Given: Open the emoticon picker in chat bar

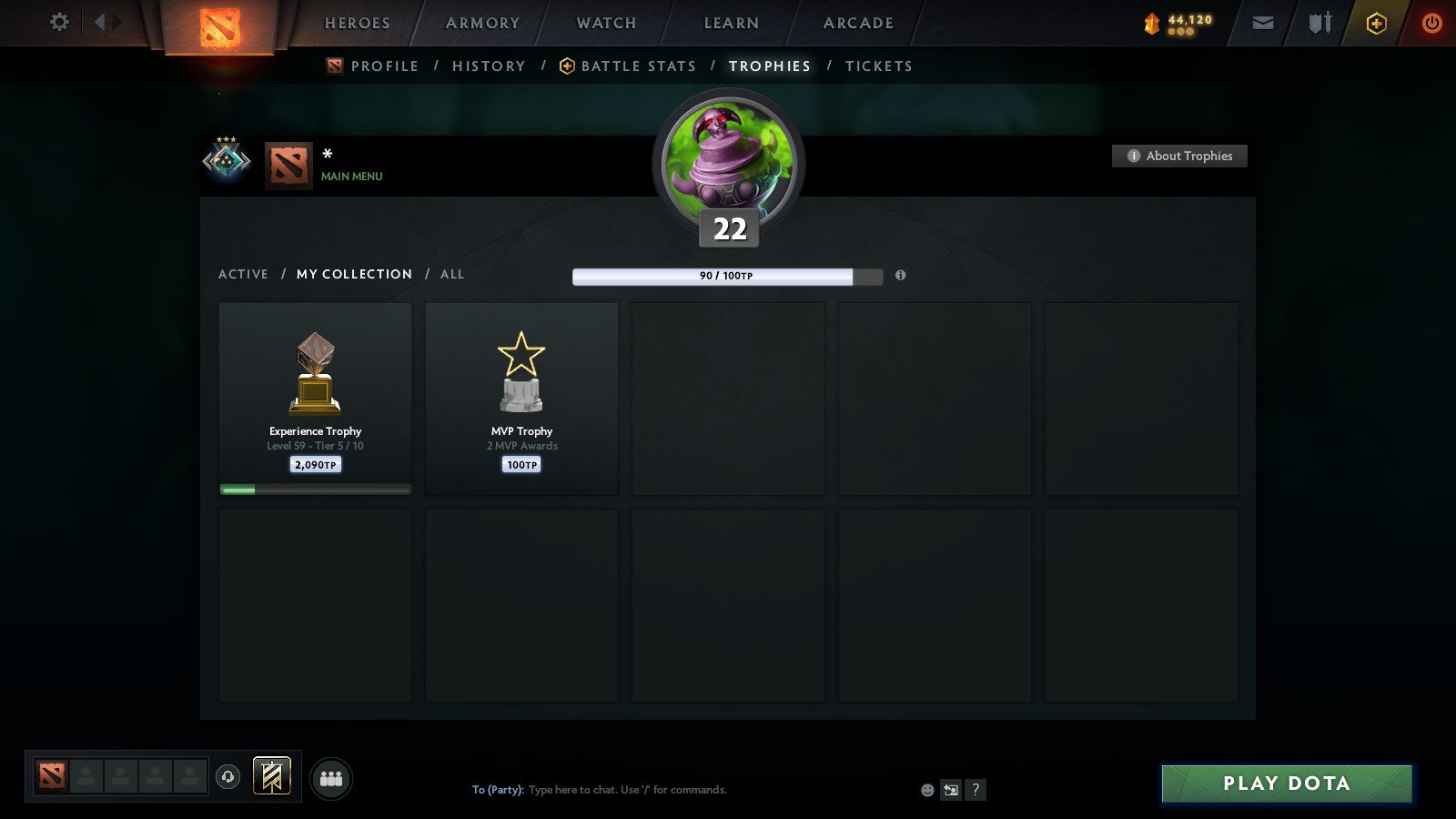Looking at the screenshot, I should (927, 790).
